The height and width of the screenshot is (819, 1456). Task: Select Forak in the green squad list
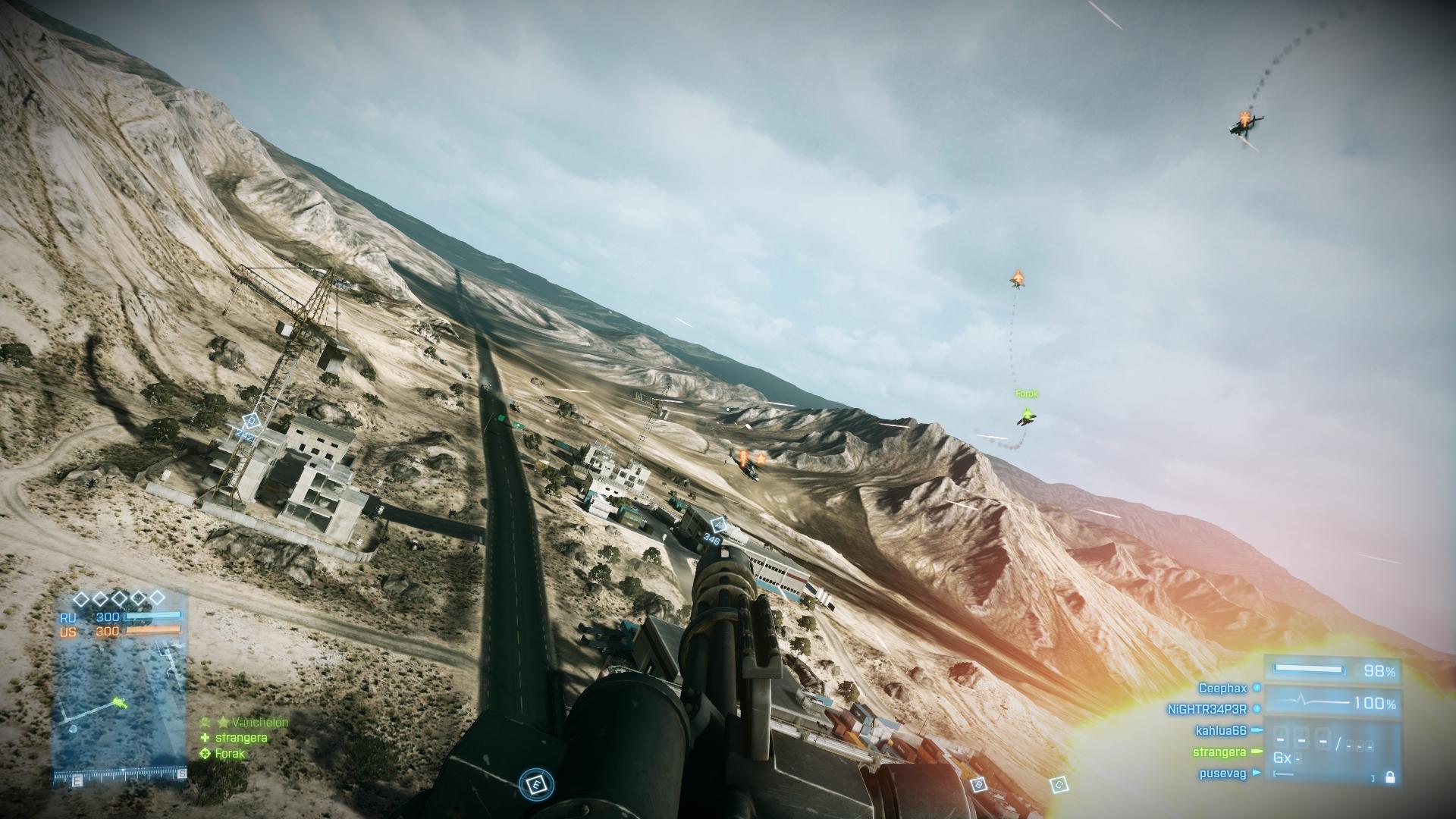point(230,754)
